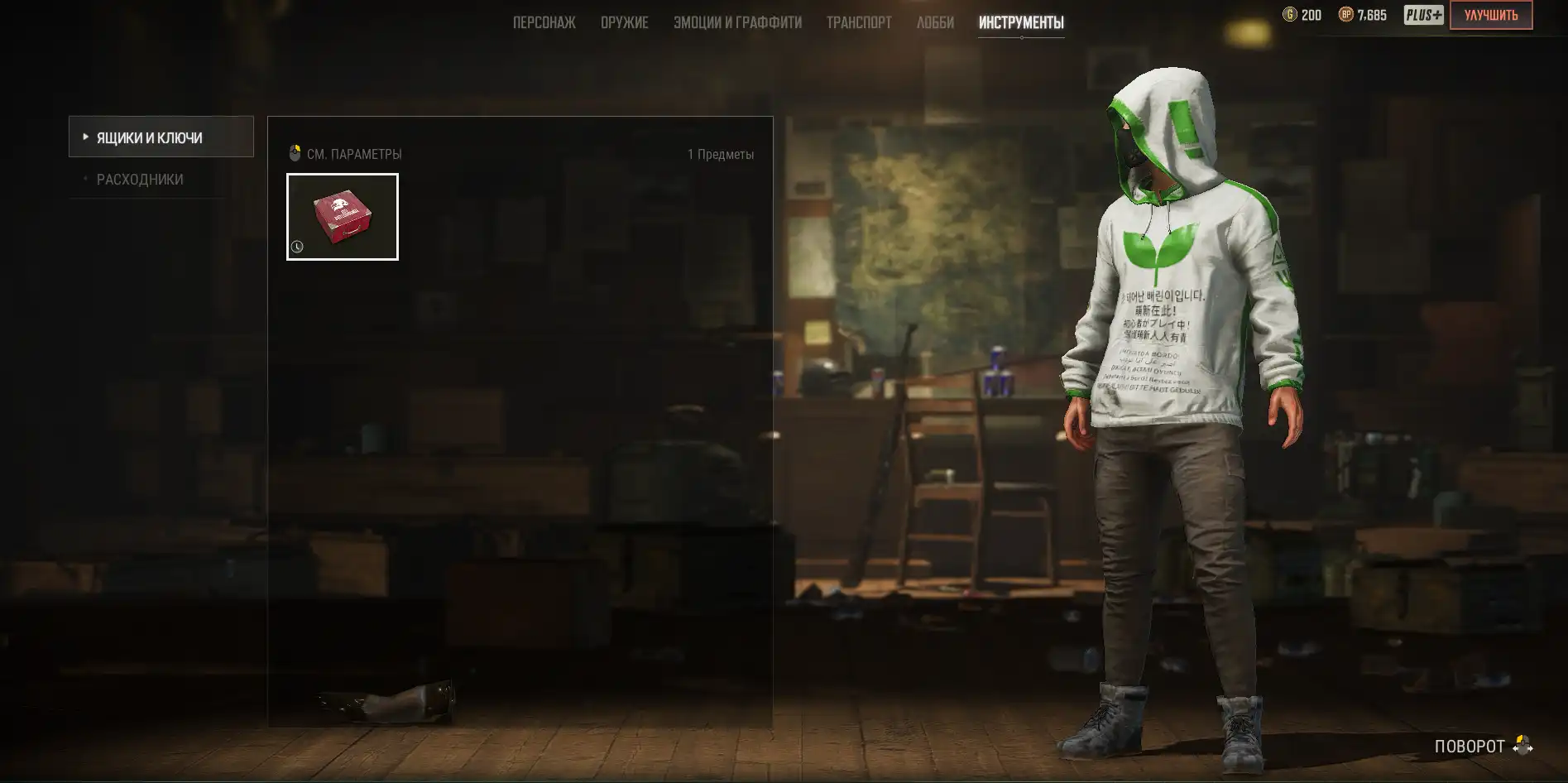Open the PLUS+ badge
Screen dimensions: 1568x783
pos(1423,15)
